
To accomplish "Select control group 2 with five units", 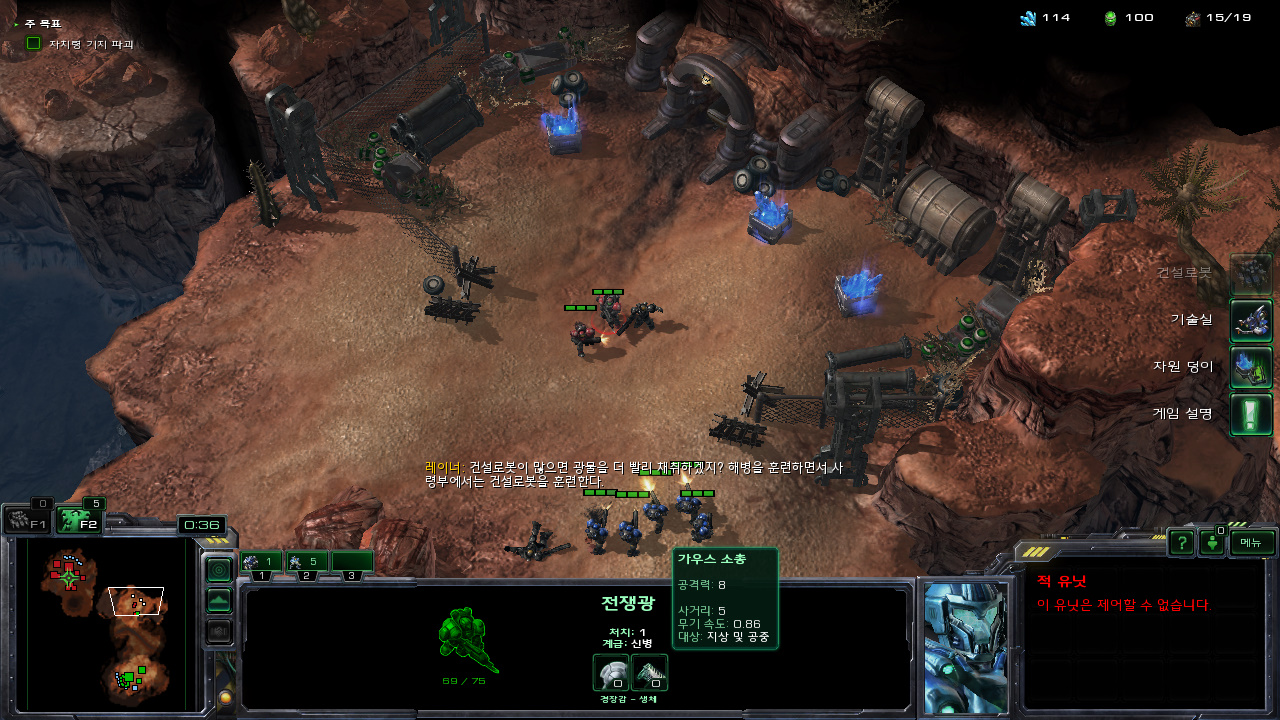I will [307, 563].
